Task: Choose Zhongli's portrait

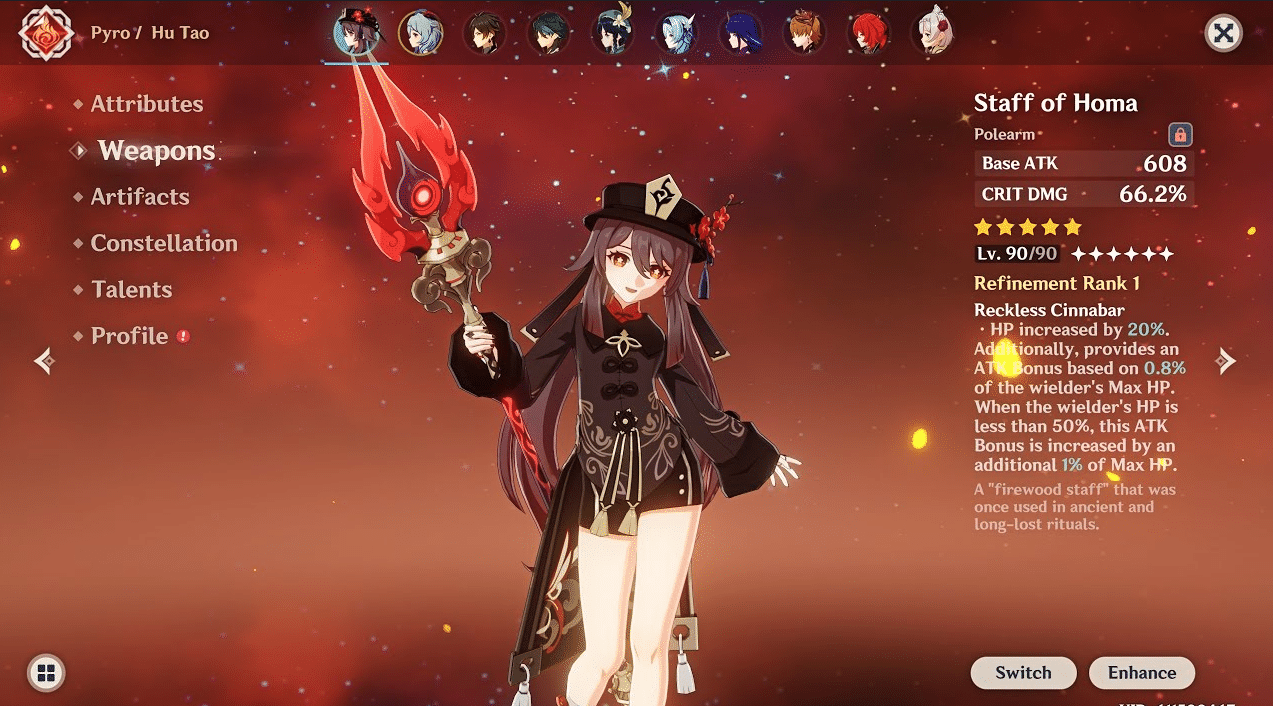Action: [x=484, y=33]
